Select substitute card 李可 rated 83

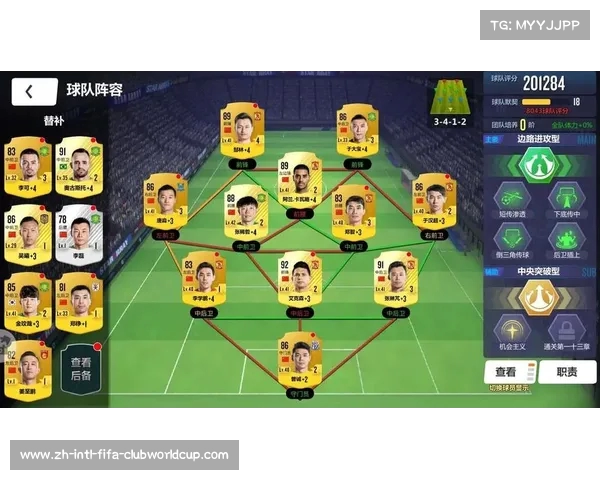[27, 167]
